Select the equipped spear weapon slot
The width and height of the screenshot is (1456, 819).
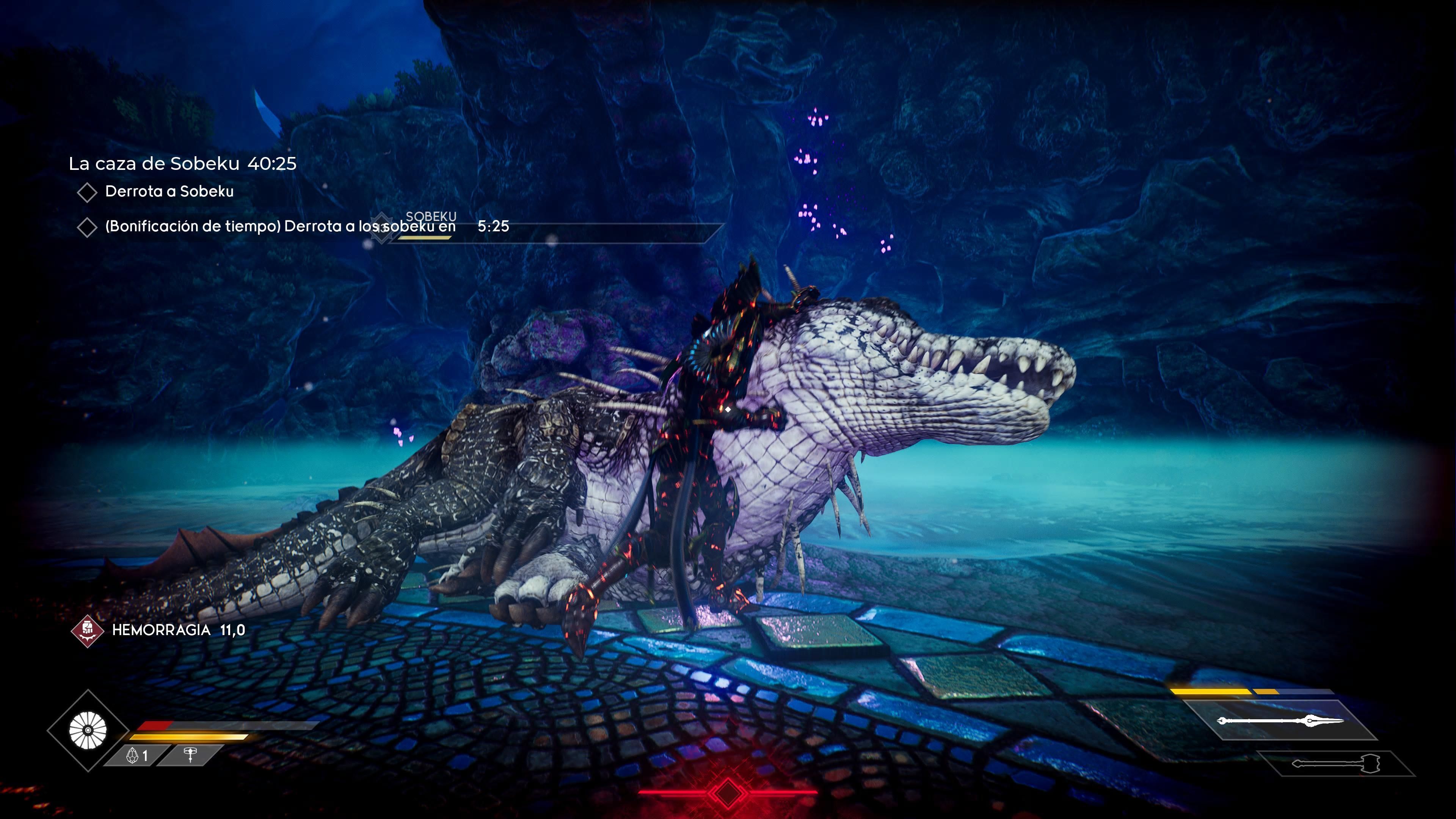pos(1280,721)
